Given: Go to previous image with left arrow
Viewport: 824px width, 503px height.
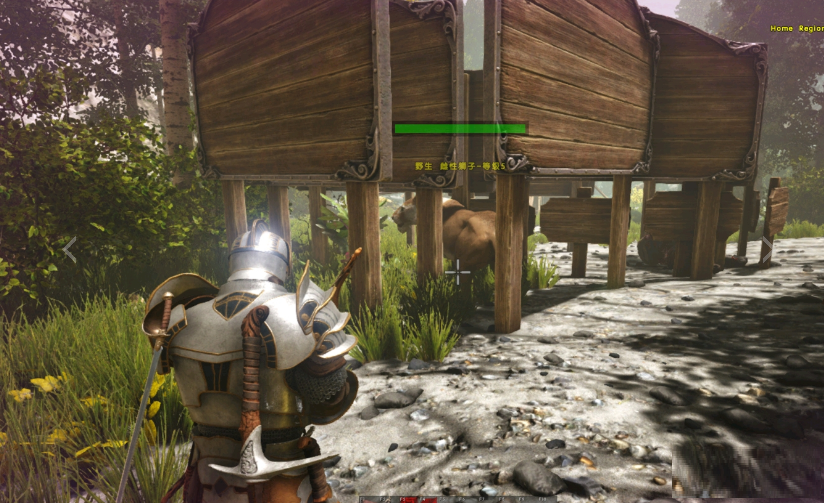Looking at the screenshot, I should pyautogui.click(x=69, y=250).
